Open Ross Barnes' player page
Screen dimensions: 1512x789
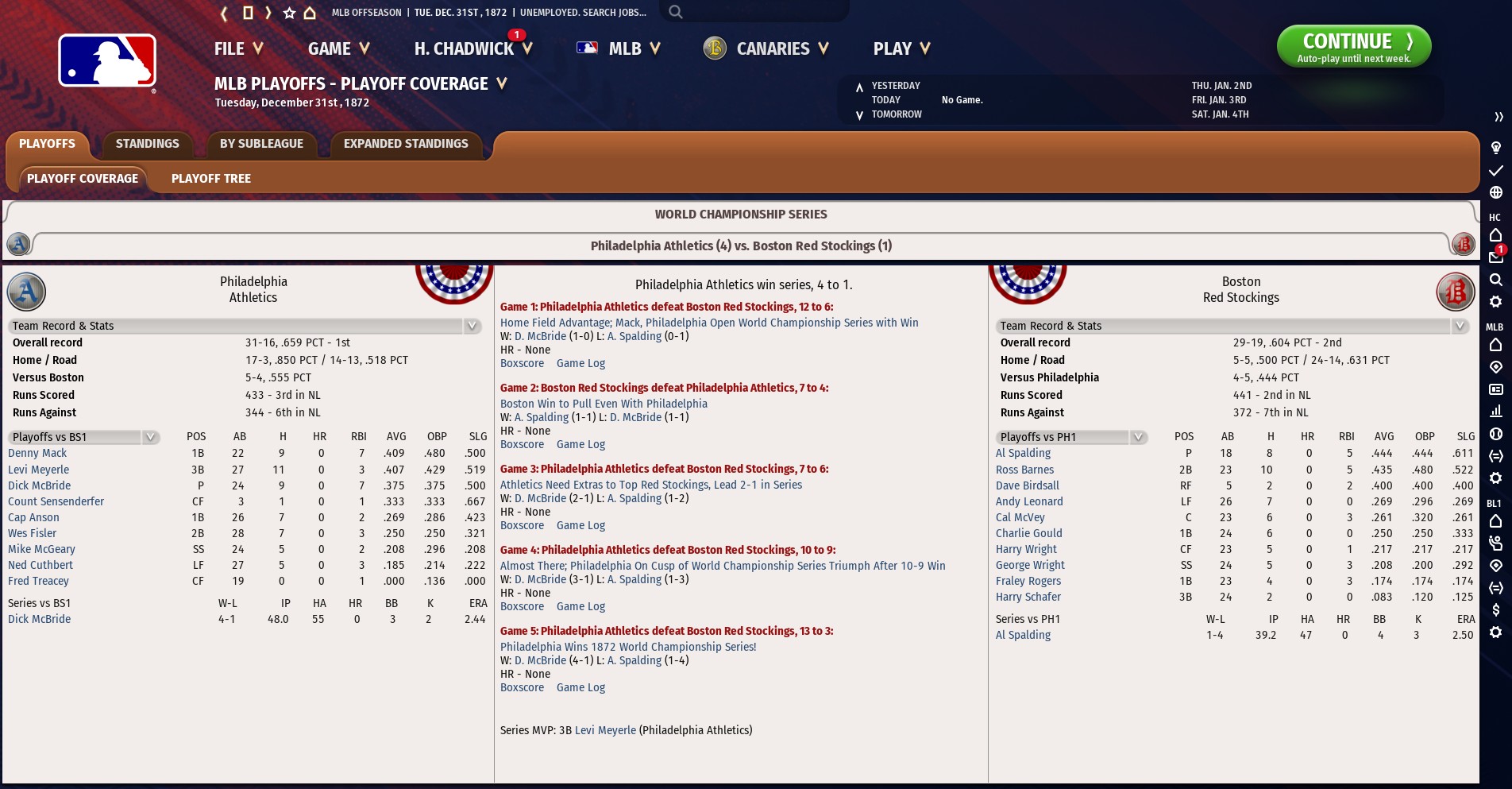pos(1024,470)
